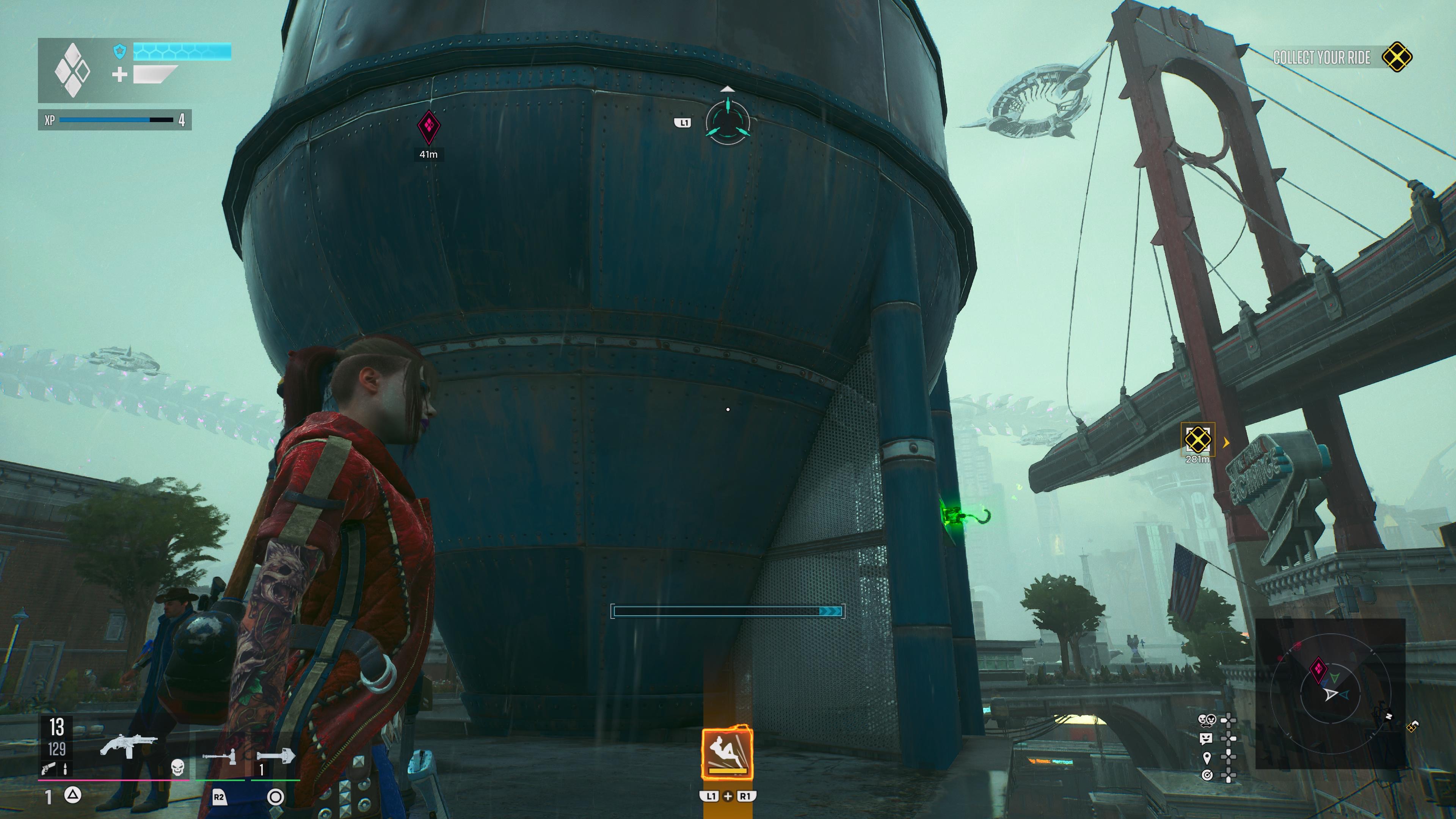This screenshot has width=1456, height=819.
Task: Click the pink diamond marker on the minimap
Action: [x=1318, y=669]
